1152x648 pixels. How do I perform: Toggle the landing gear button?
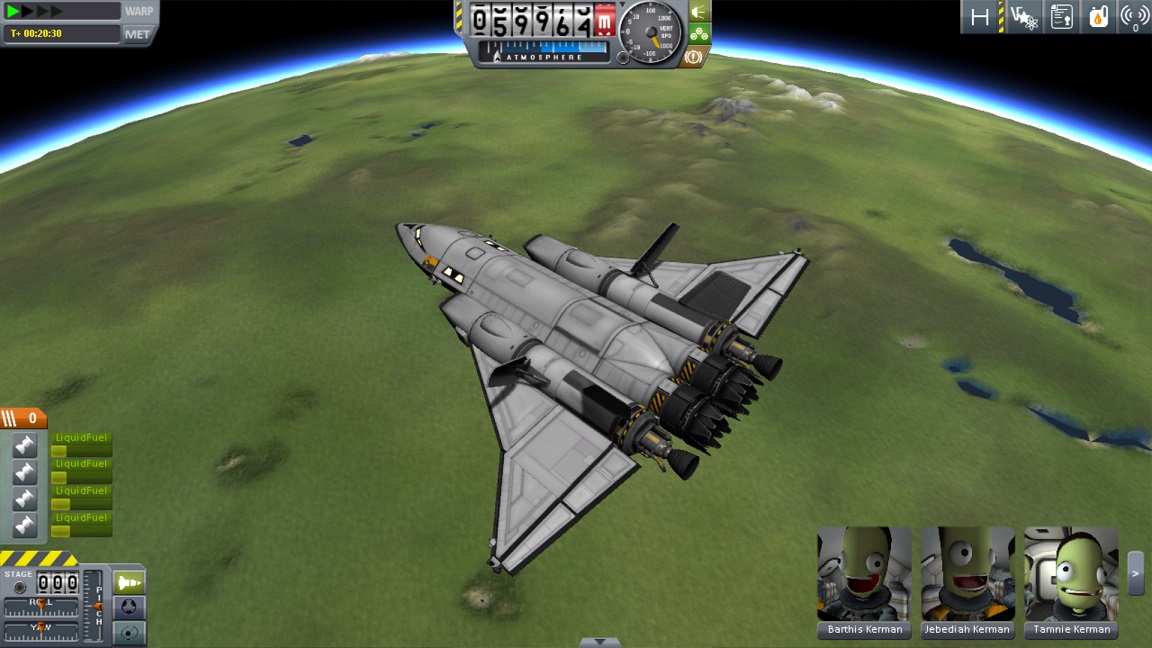[x=699, y=34]
